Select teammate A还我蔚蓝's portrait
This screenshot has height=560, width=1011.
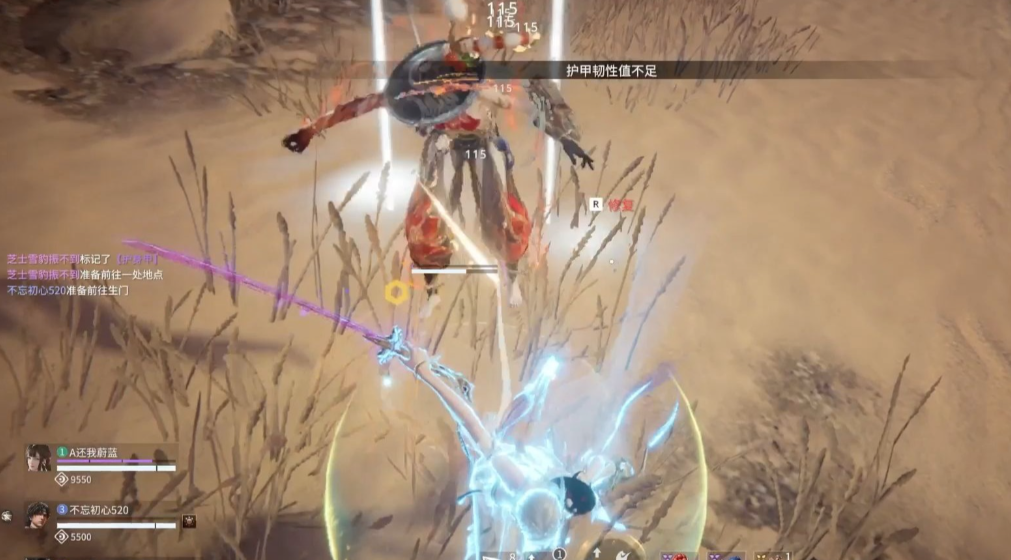pos(38,459)
